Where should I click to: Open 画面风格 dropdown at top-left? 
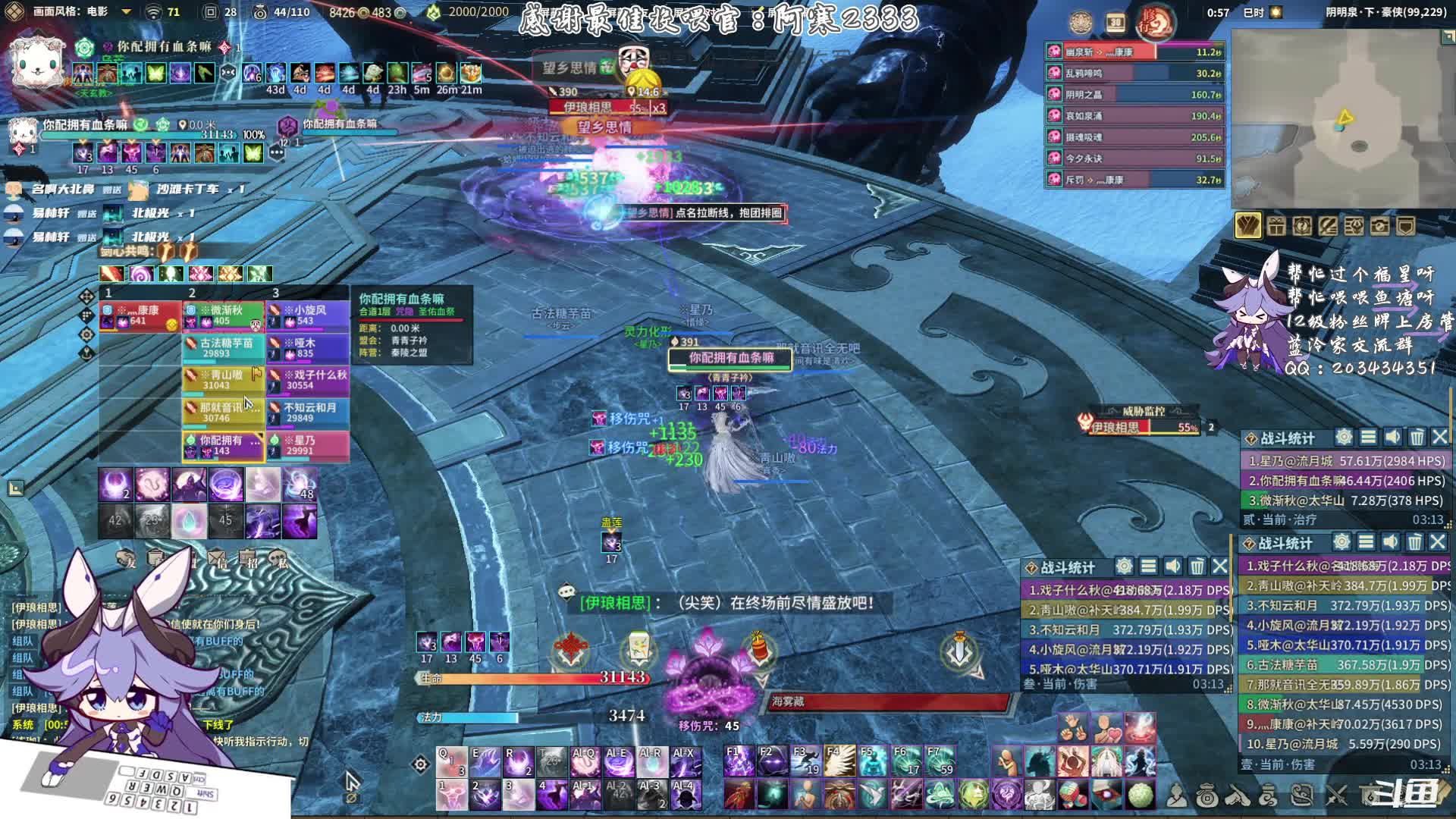(x=126, y=12)
